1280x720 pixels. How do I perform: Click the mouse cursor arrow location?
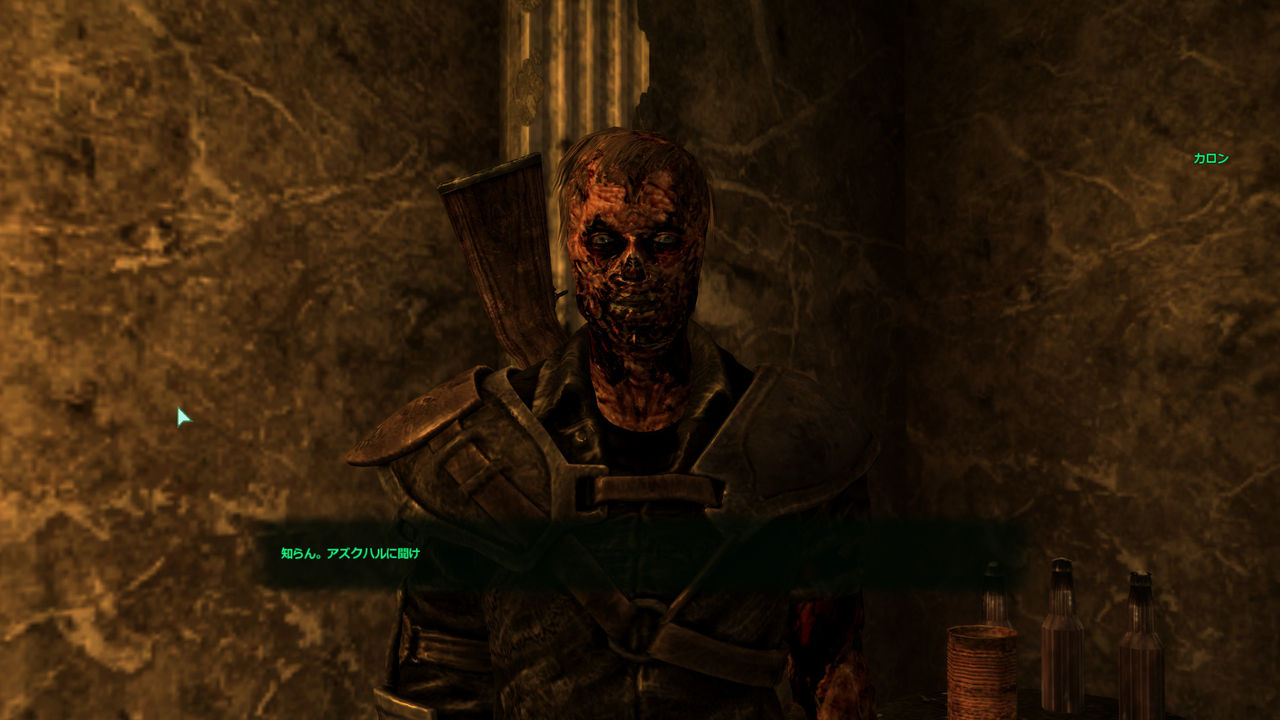tap(182, 415)
